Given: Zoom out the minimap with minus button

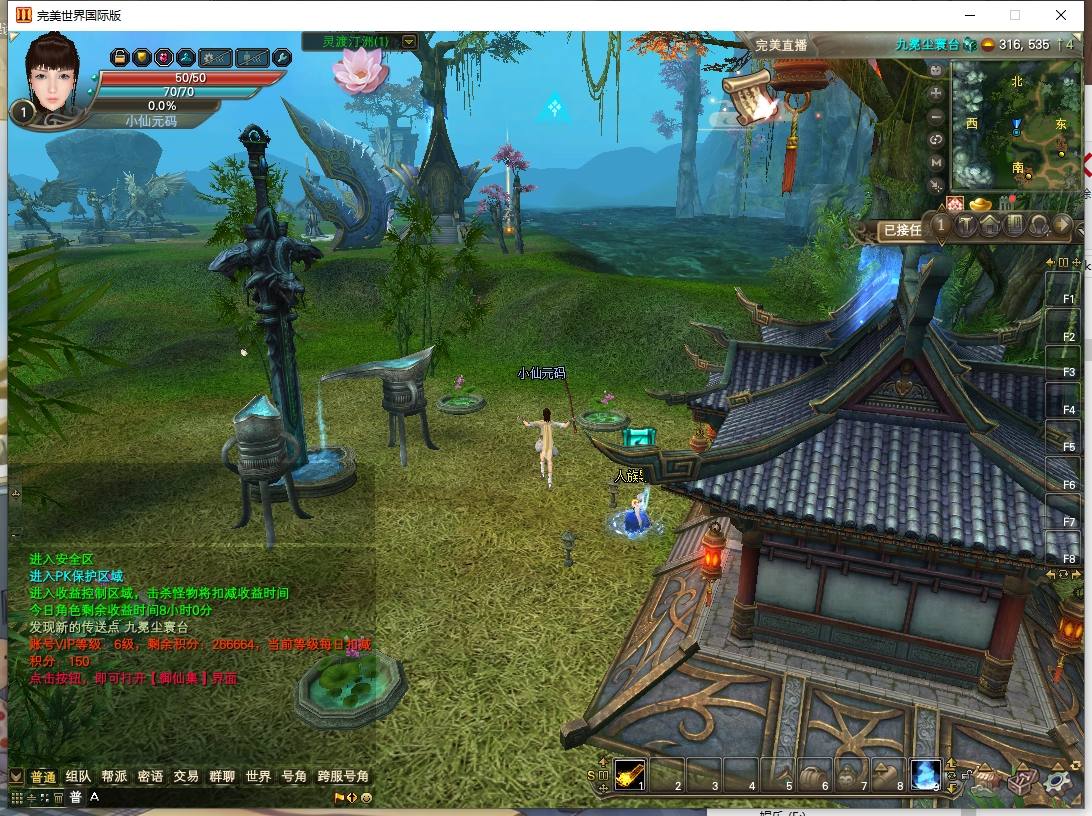Looking at the screenshot, I should (x=936, y=117).
